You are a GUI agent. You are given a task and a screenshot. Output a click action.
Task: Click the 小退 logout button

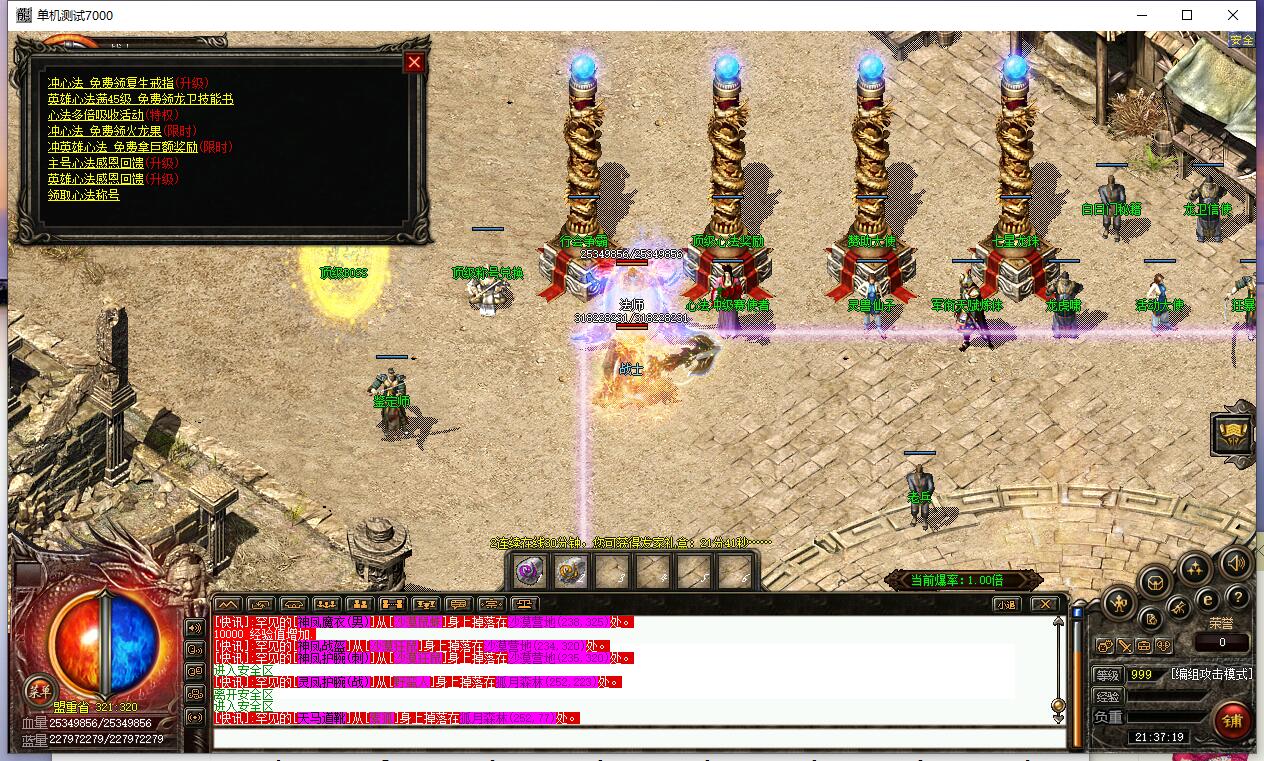1005,604
